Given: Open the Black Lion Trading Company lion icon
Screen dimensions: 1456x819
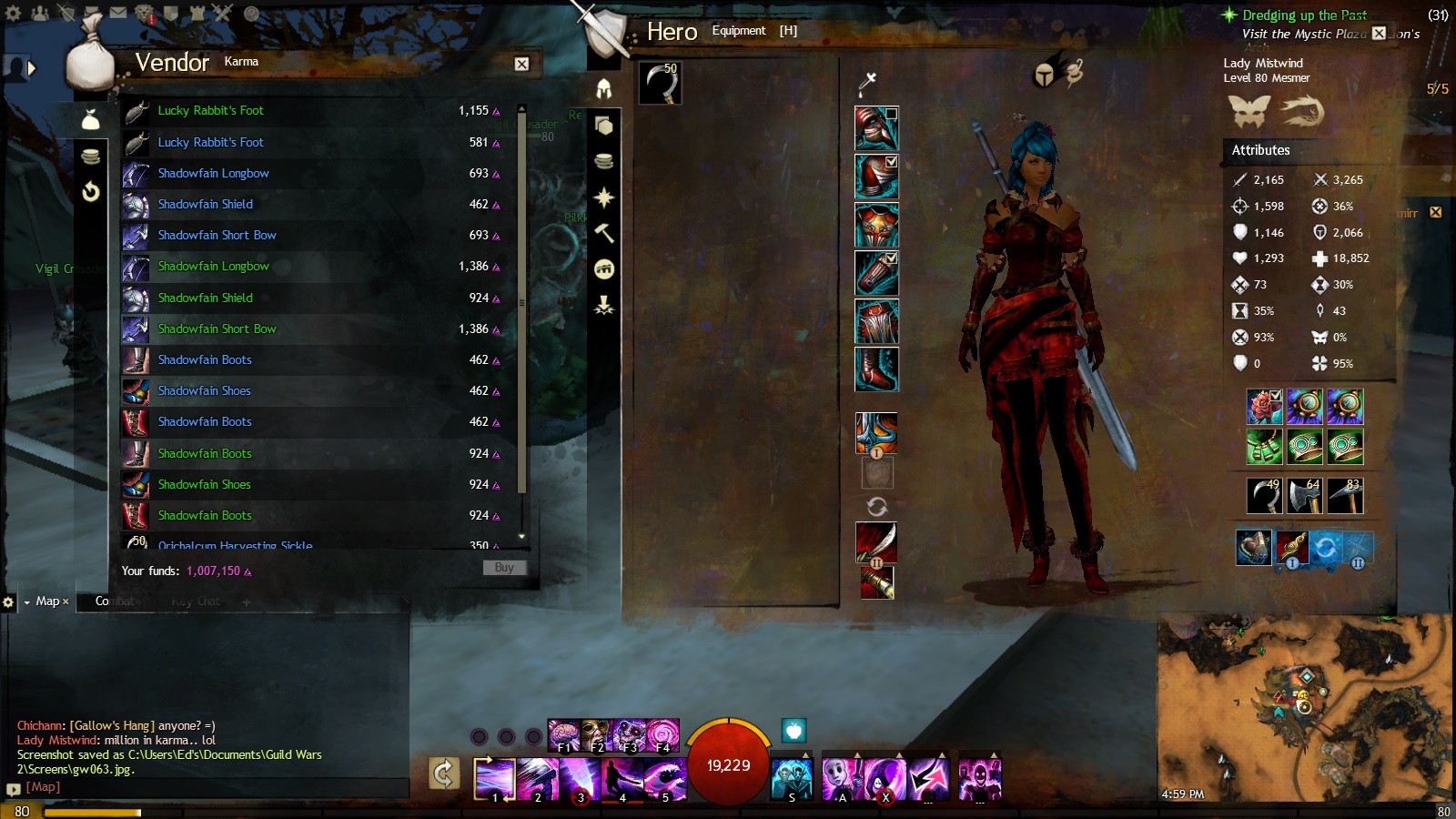Looking at the screenshot, I should click(144, 12).
